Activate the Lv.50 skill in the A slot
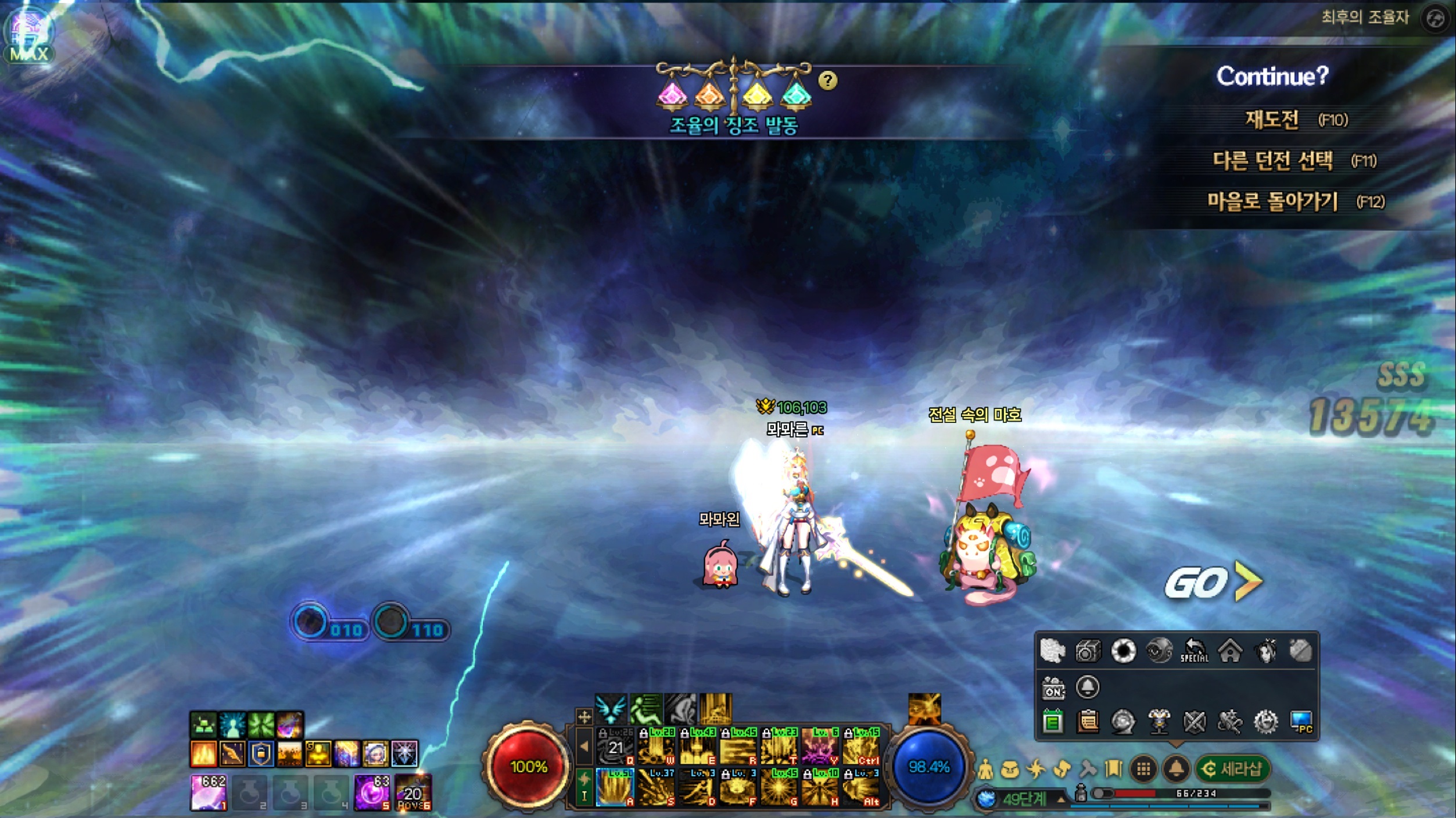1456x818 pixels. point(615,788)
